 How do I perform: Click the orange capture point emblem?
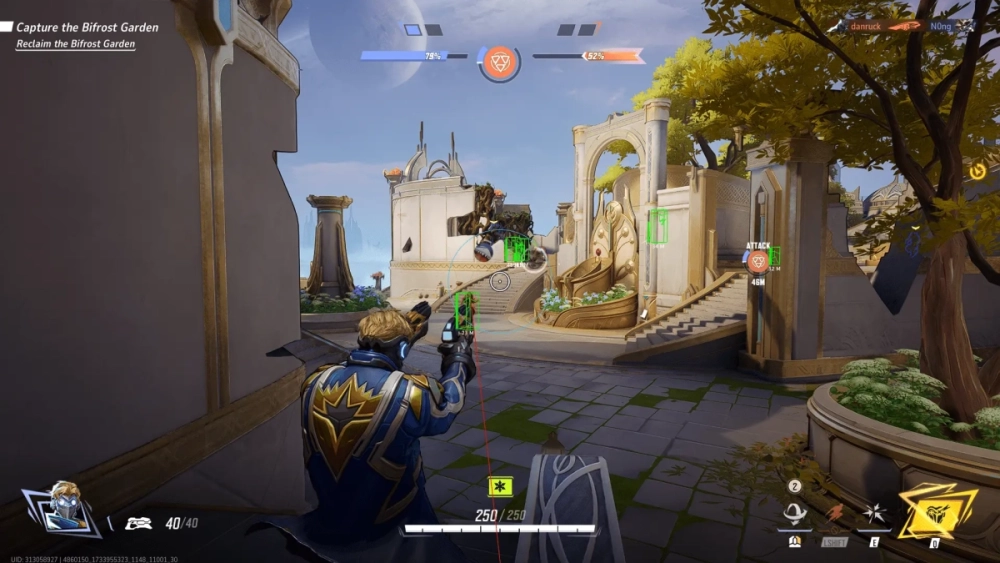[x=499, y=60]
